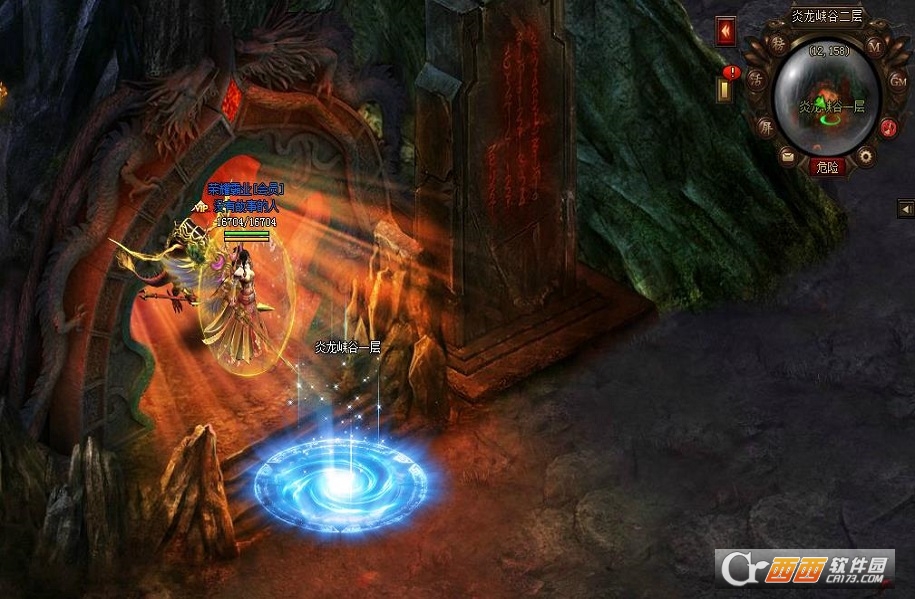Screen dimensions: 915x599
Task: Click the red 危险 zone label
Action: (x=827, y=167)
